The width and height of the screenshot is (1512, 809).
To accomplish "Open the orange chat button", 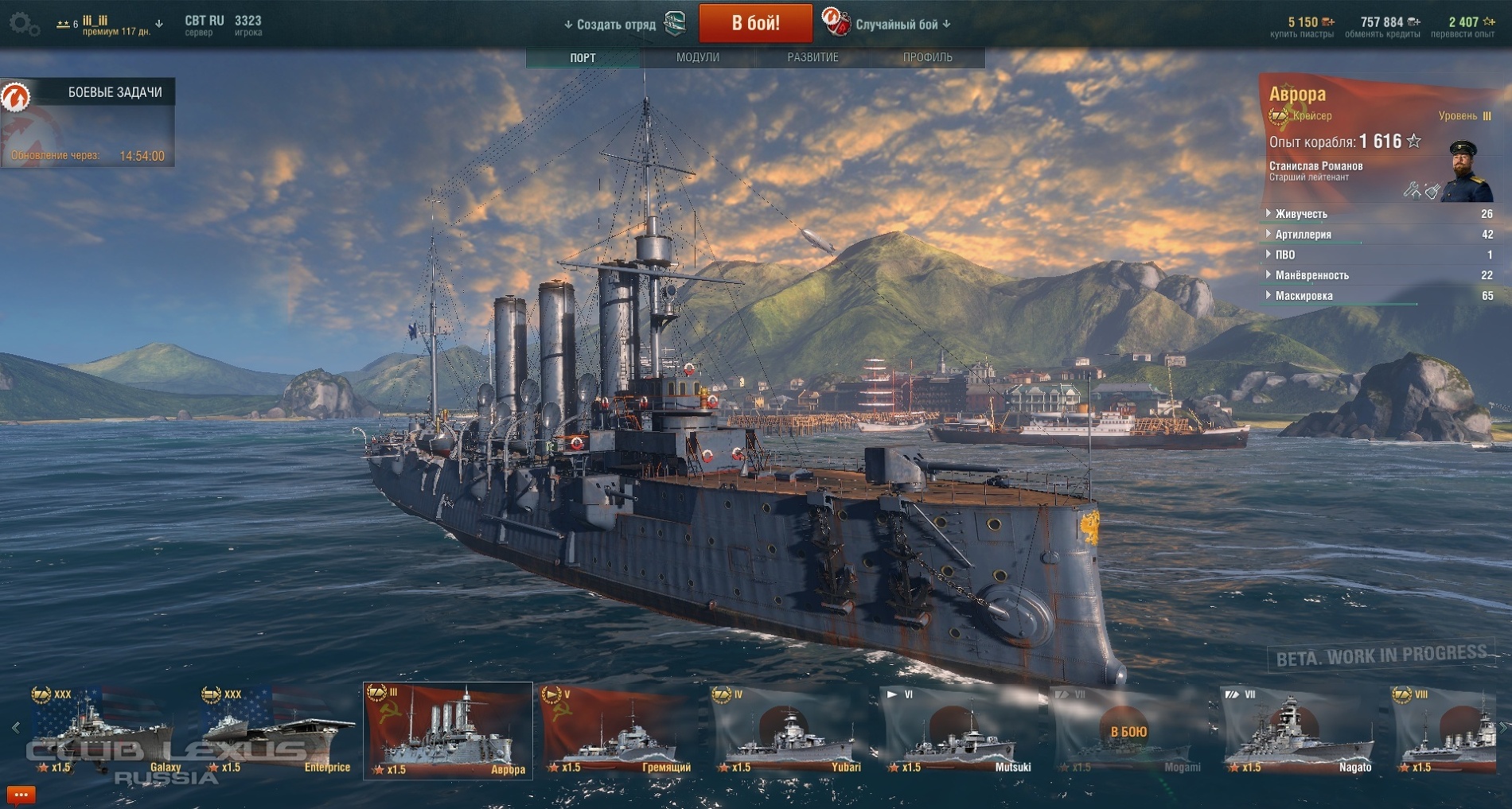I will [21, 795].
